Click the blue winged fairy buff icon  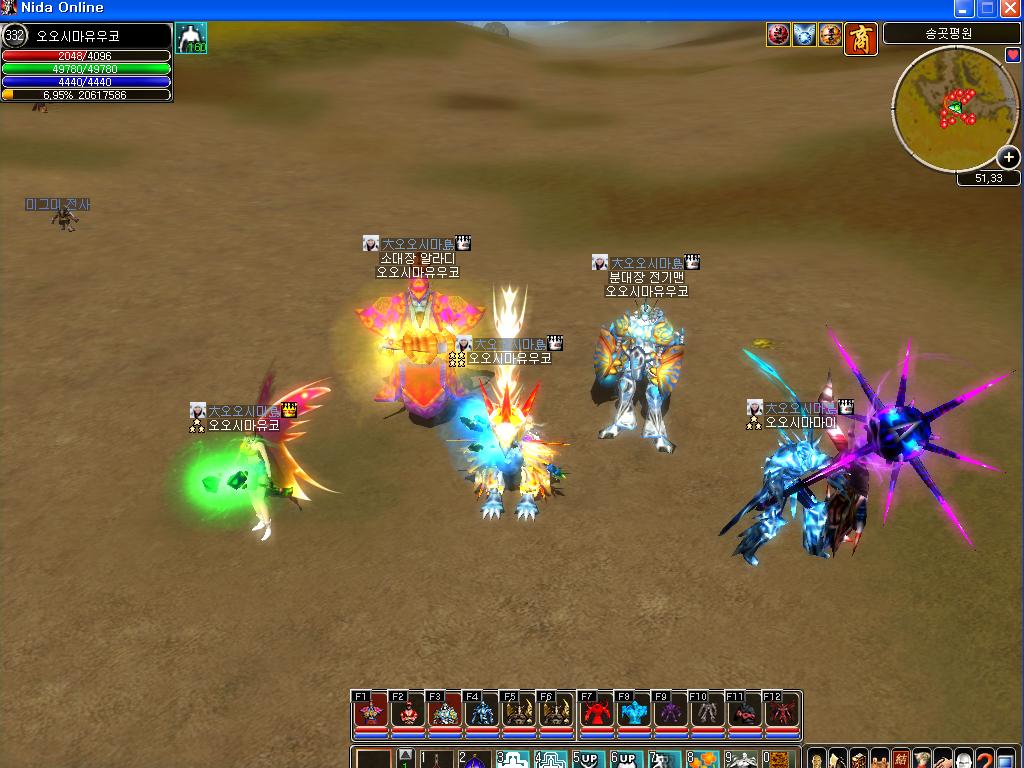pos(804,35)
